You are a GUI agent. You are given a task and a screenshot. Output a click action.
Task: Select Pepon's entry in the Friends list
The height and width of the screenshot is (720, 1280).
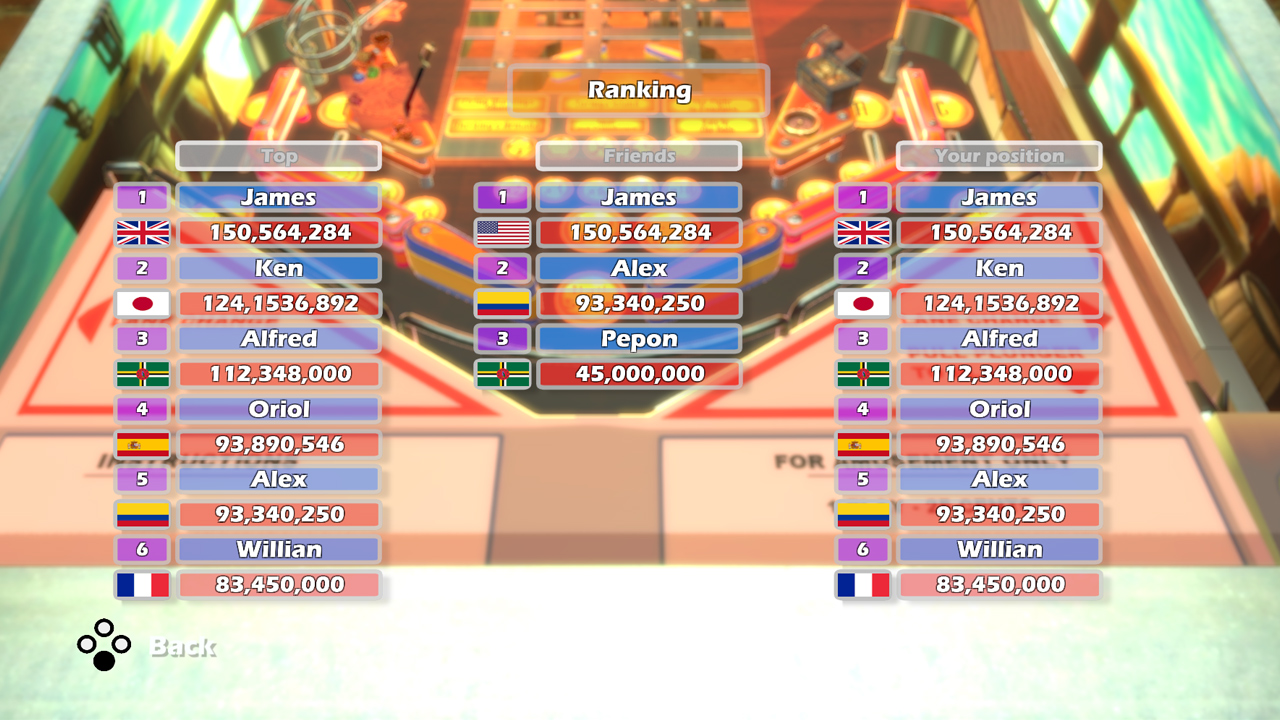[638, 338]
